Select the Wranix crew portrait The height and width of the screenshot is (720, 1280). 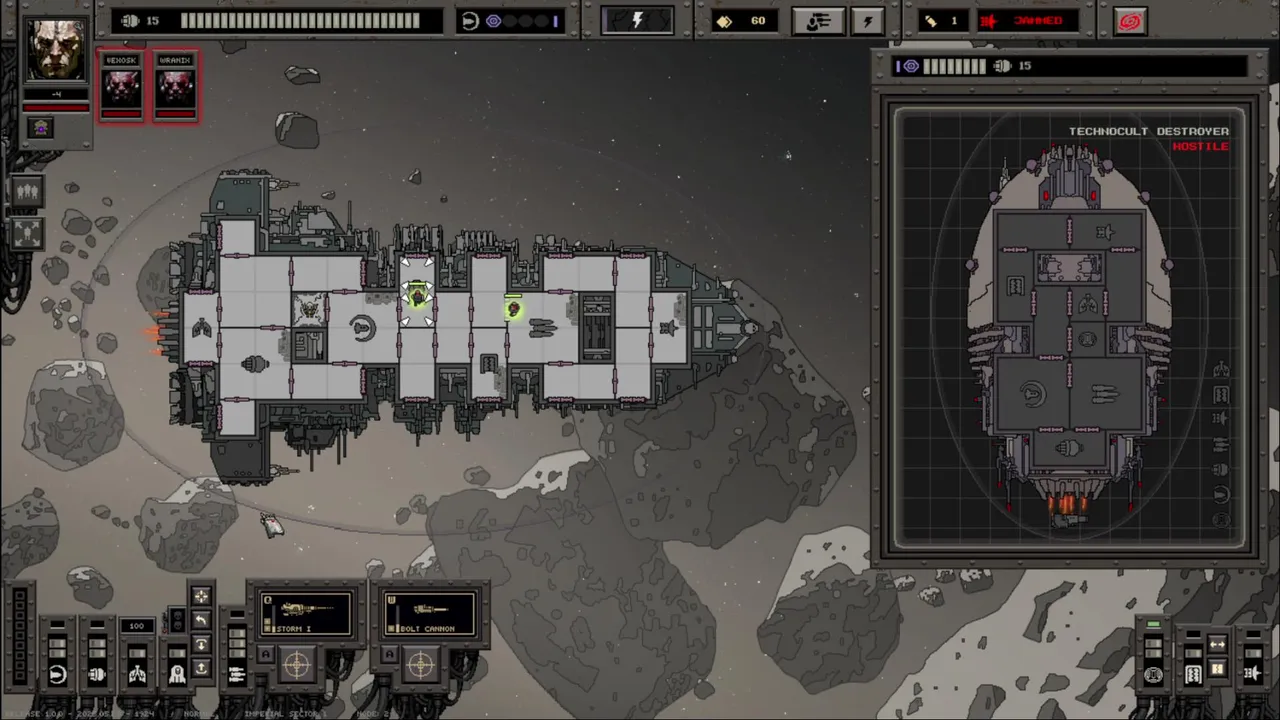coord(175,84)
